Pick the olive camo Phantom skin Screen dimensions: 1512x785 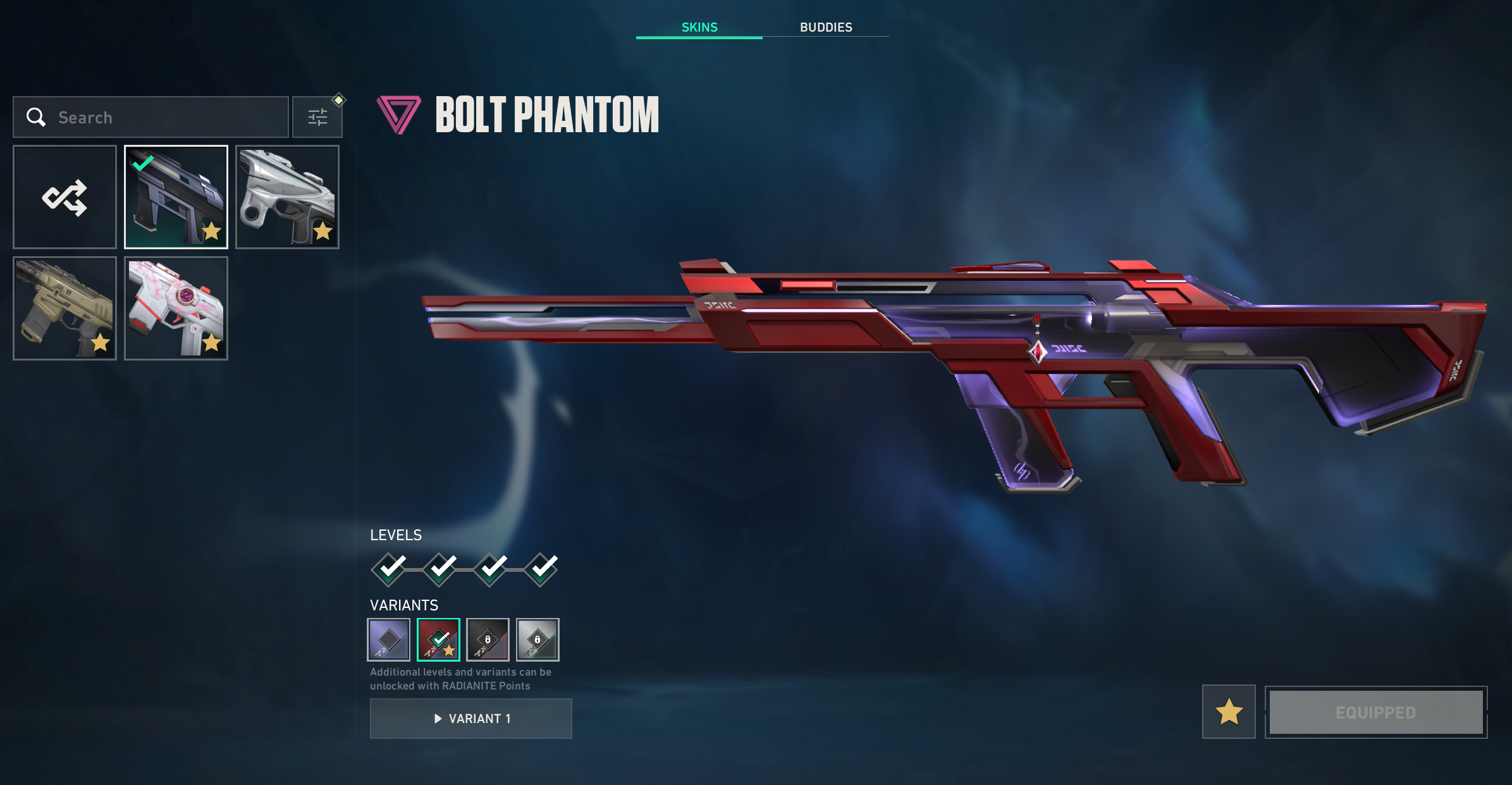point(65,309)
